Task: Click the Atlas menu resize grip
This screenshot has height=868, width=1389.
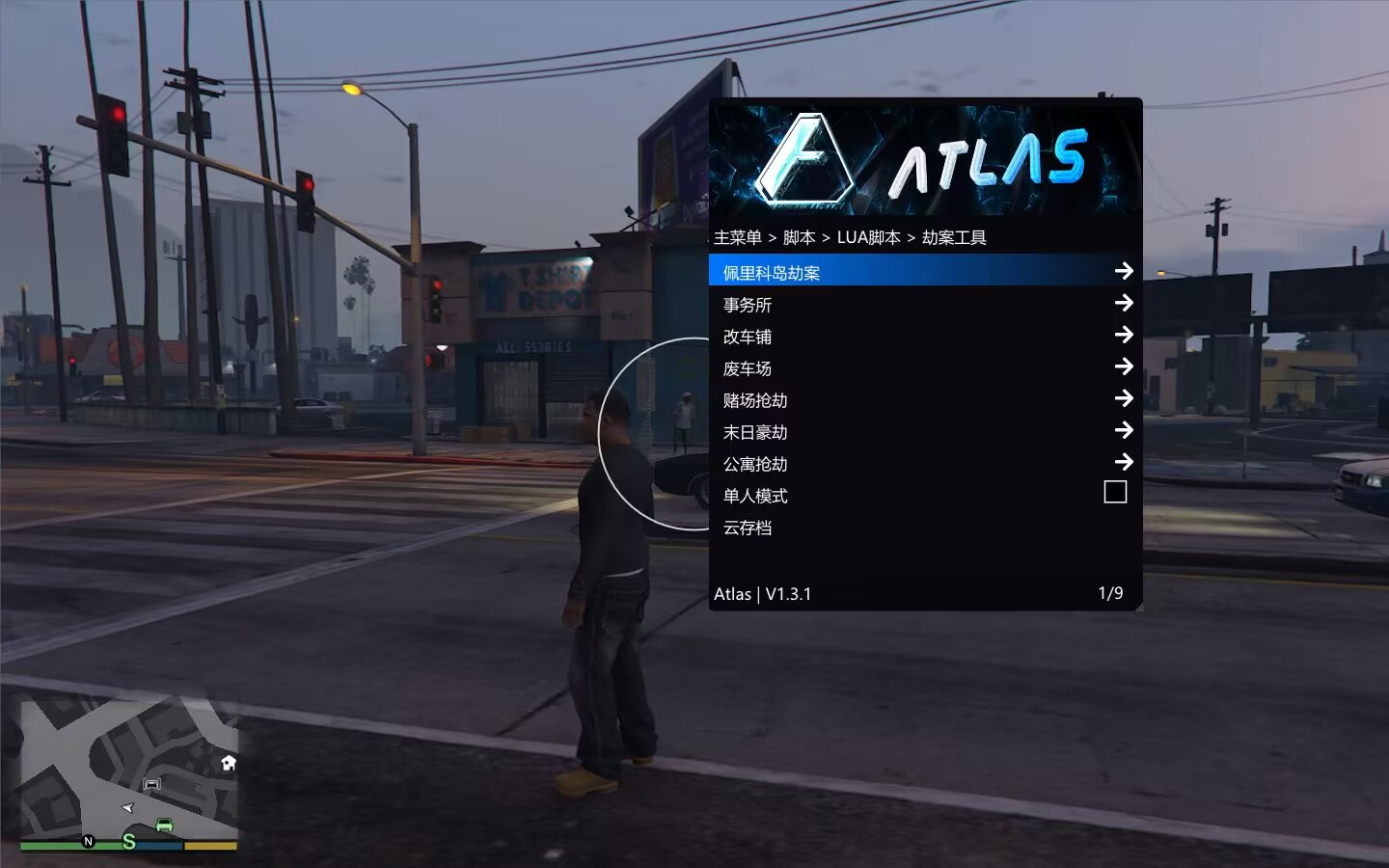Action: (x=1138, y=607)
